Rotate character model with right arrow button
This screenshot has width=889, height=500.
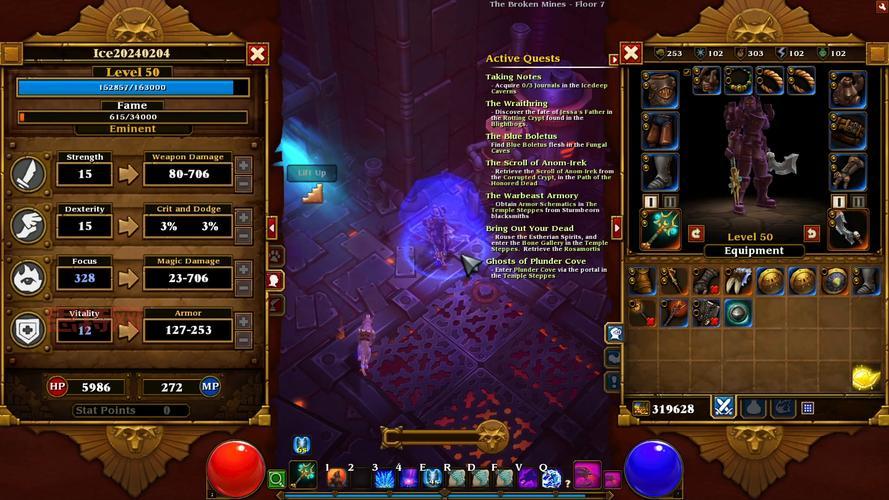point(812,233)
